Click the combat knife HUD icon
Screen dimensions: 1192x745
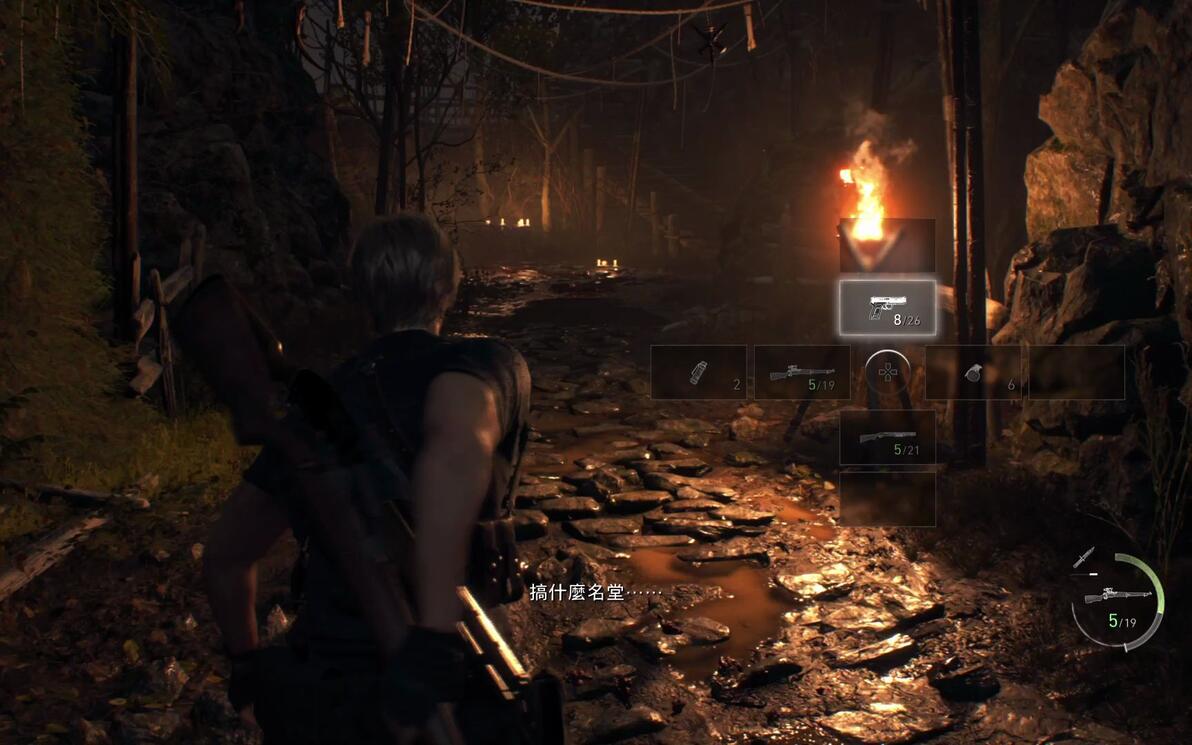(x=1083, y=558)
